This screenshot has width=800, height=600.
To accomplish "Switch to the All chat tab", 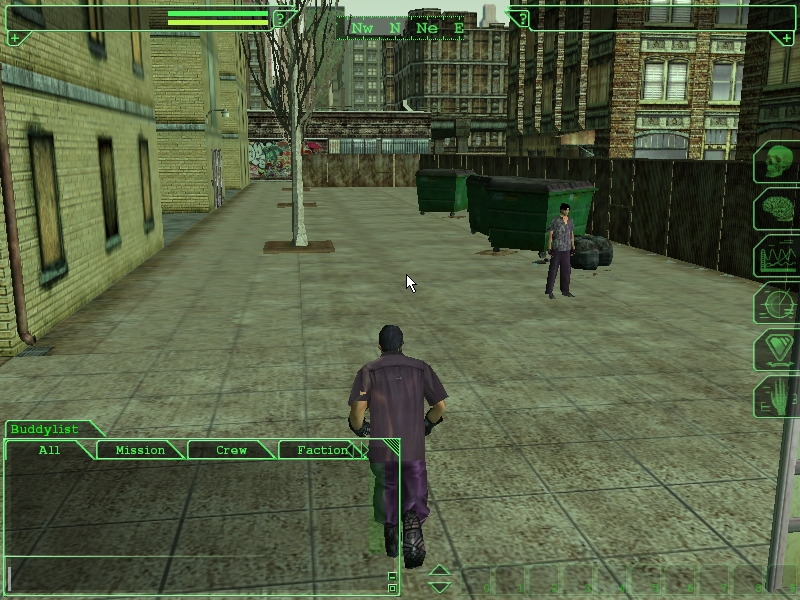I will pos(49,450).
